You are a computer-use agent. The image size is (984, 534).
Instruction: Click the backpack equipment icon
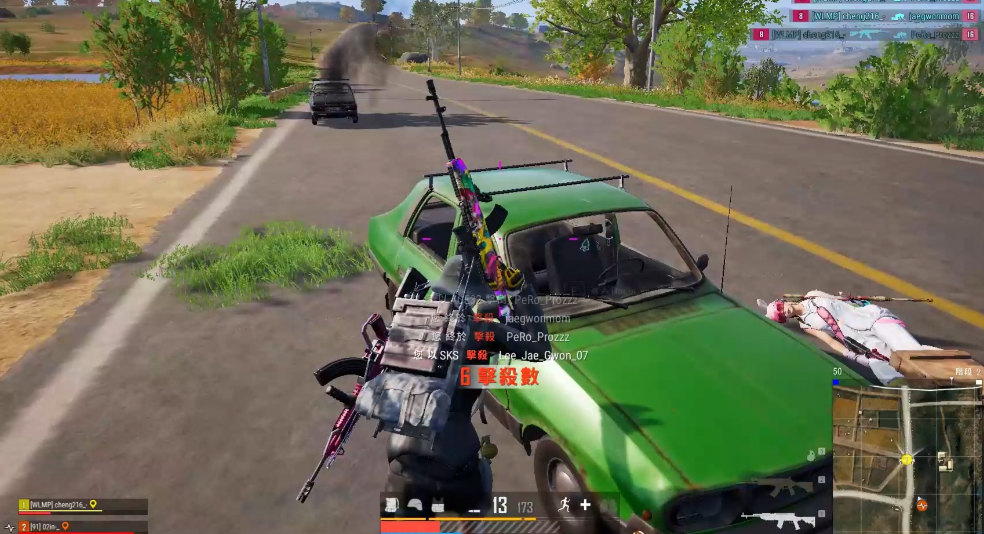(391, 505)
